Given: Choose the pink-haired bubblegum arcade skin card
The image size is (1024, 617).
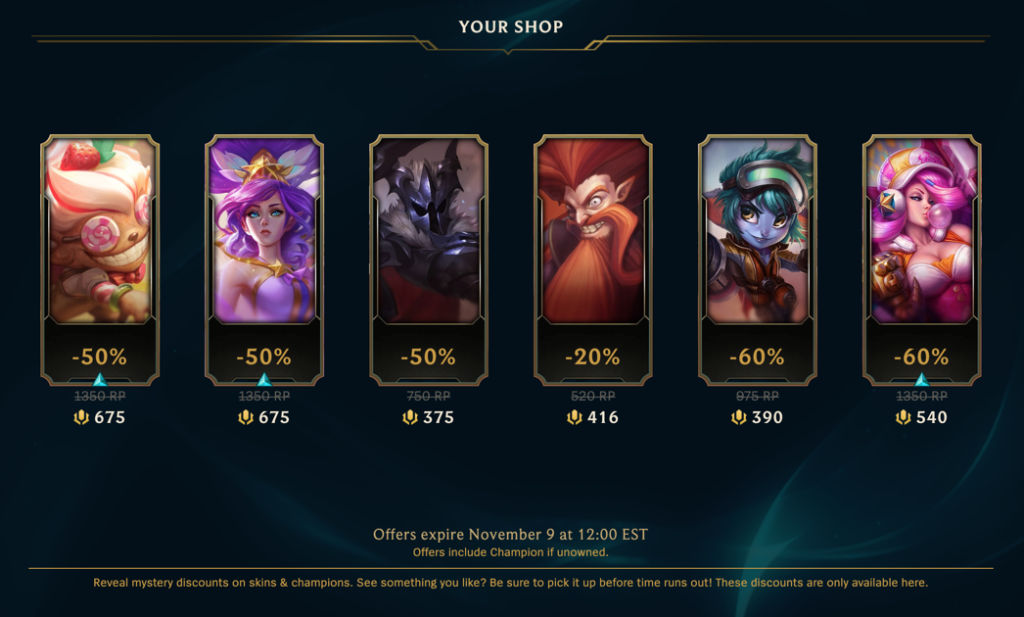Looking at the screenshot, I should (x=920, y=232).
